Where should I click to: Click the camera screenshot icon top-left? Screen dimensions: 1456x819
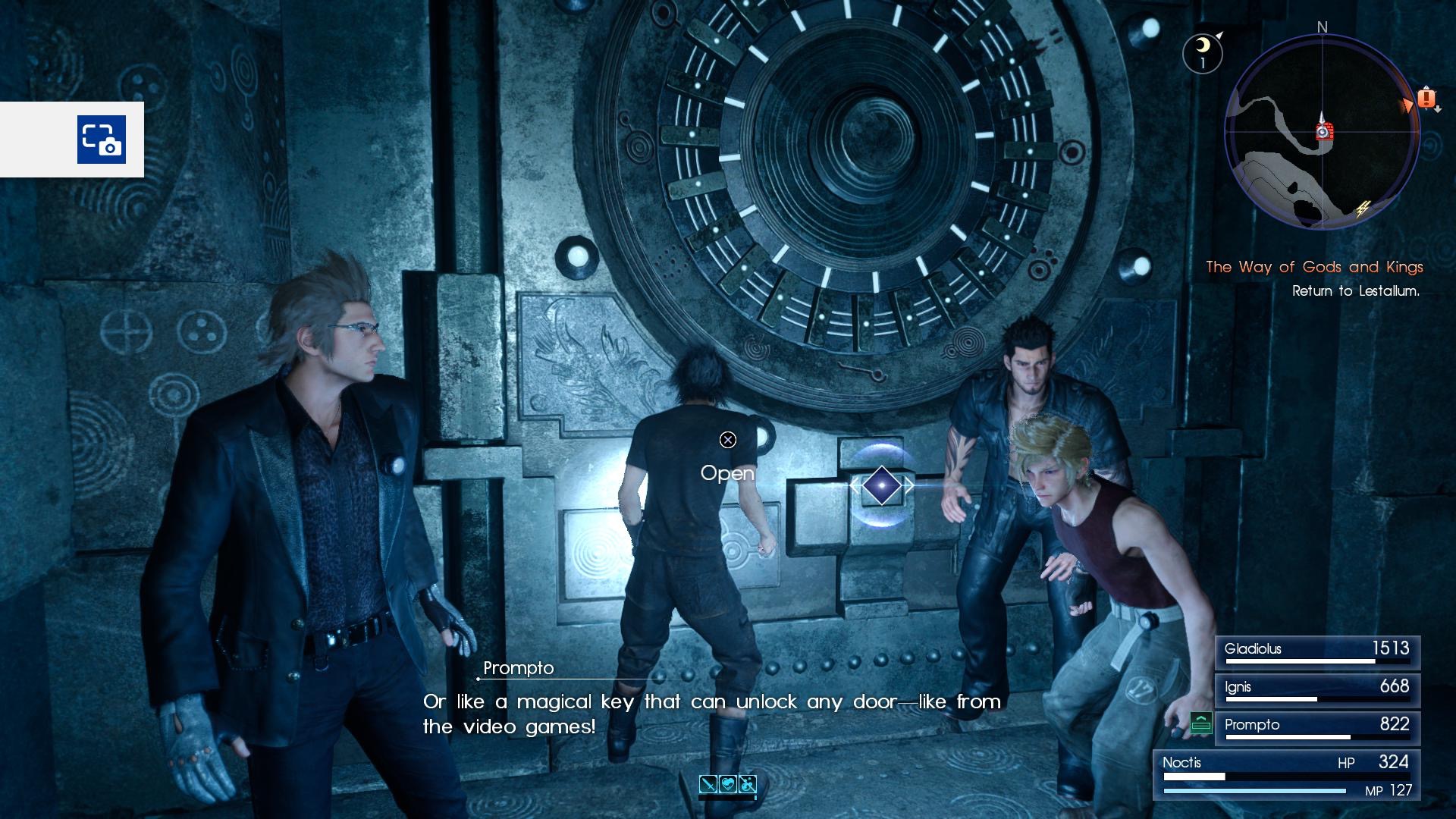101,140
